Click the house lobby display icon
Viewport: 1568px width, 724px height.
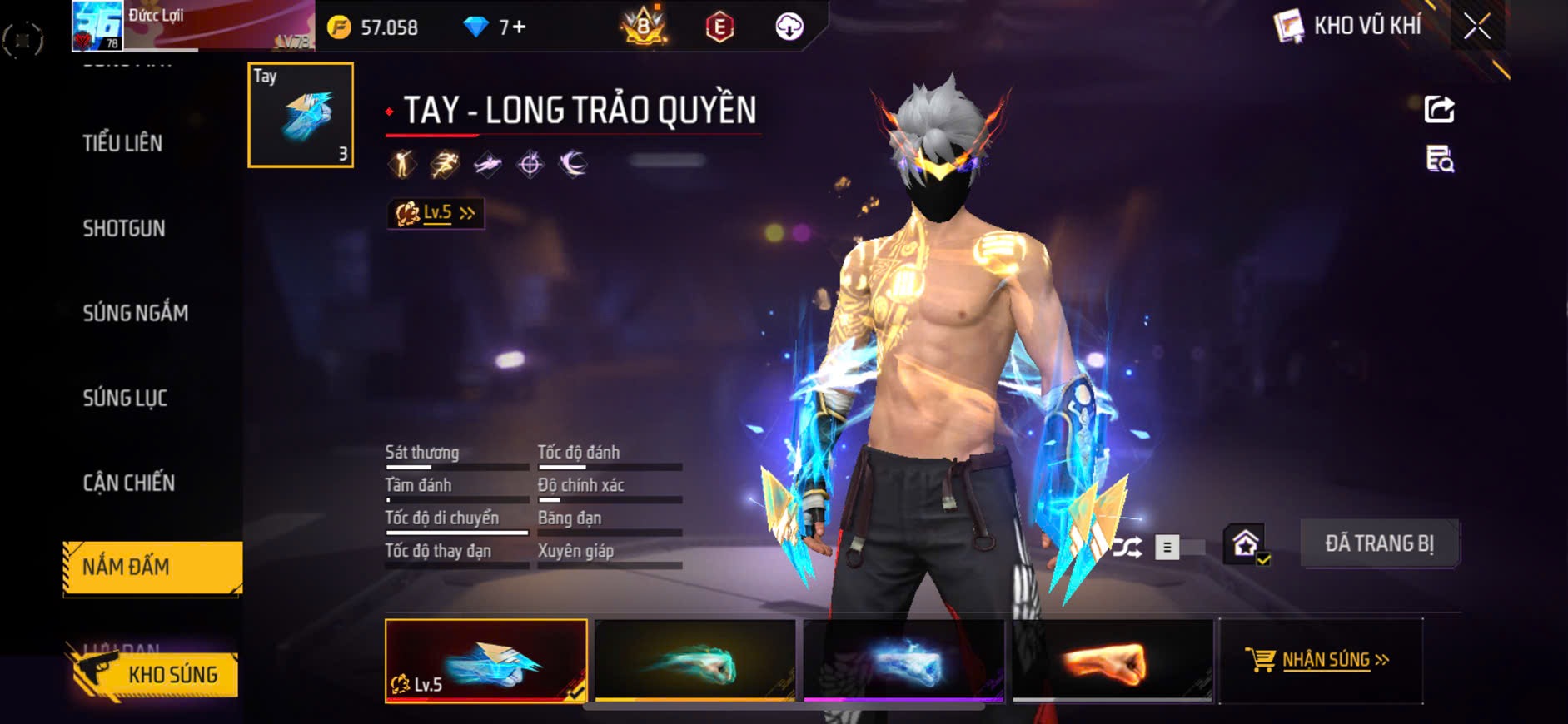[1246, 545]
